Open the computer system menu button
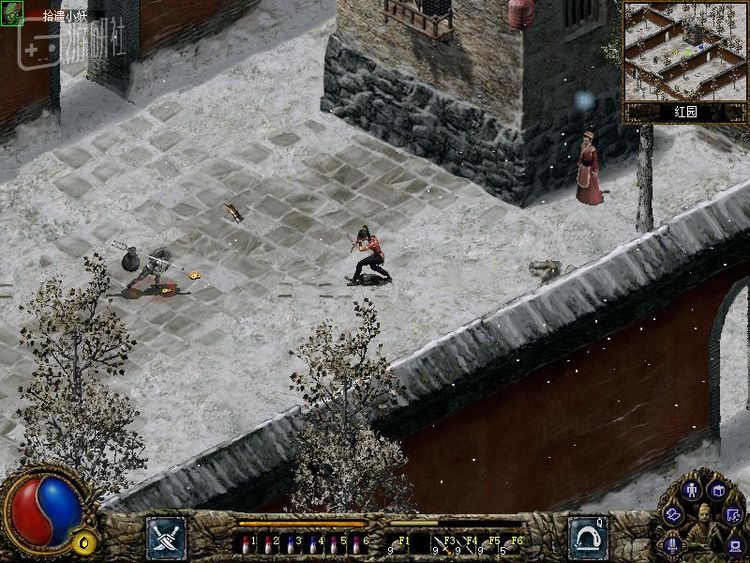This screenshot has width=750, height=563. point(735,545)
